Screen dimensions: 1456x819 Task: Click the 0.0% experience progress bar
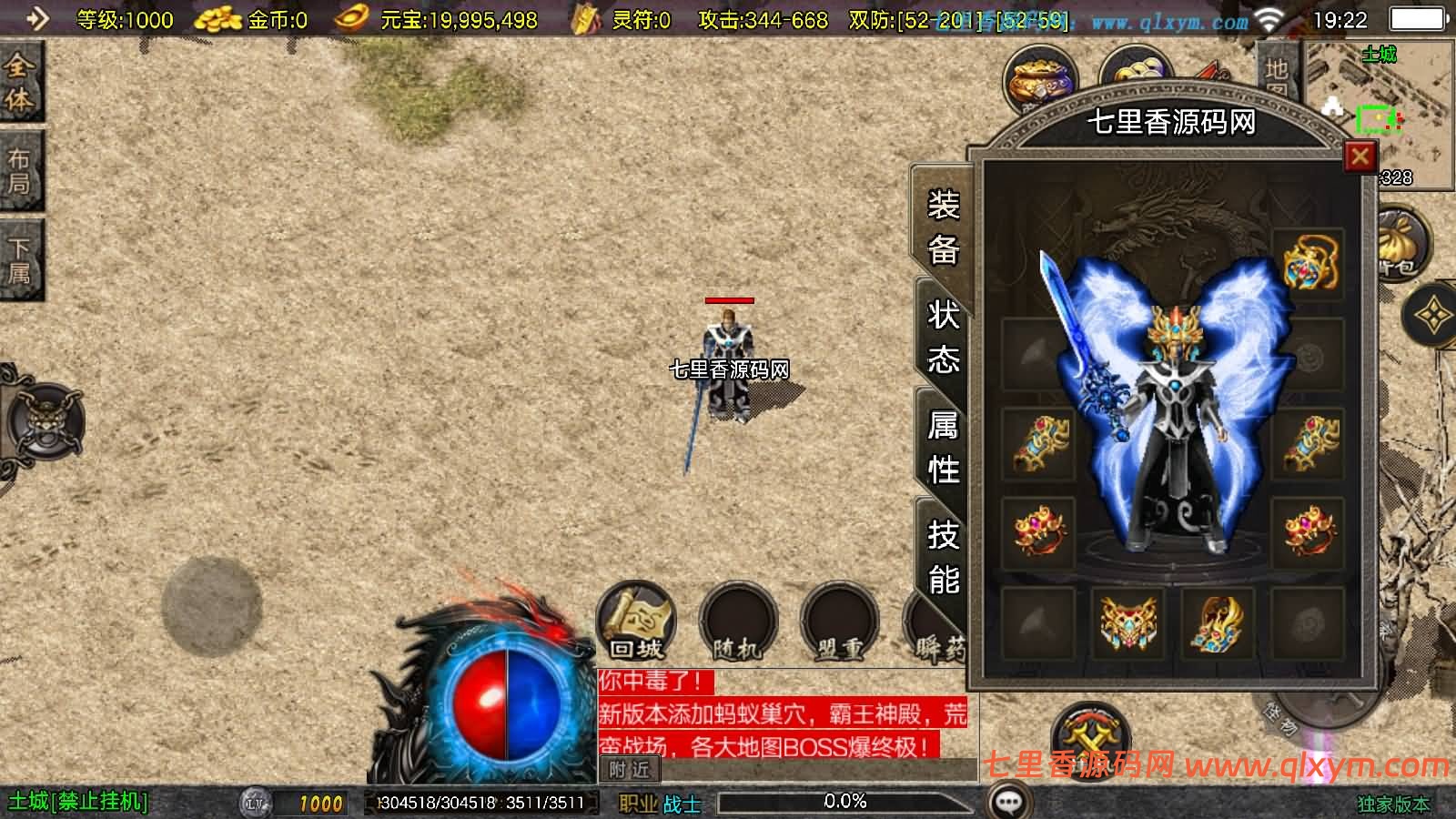coord(846,802)
